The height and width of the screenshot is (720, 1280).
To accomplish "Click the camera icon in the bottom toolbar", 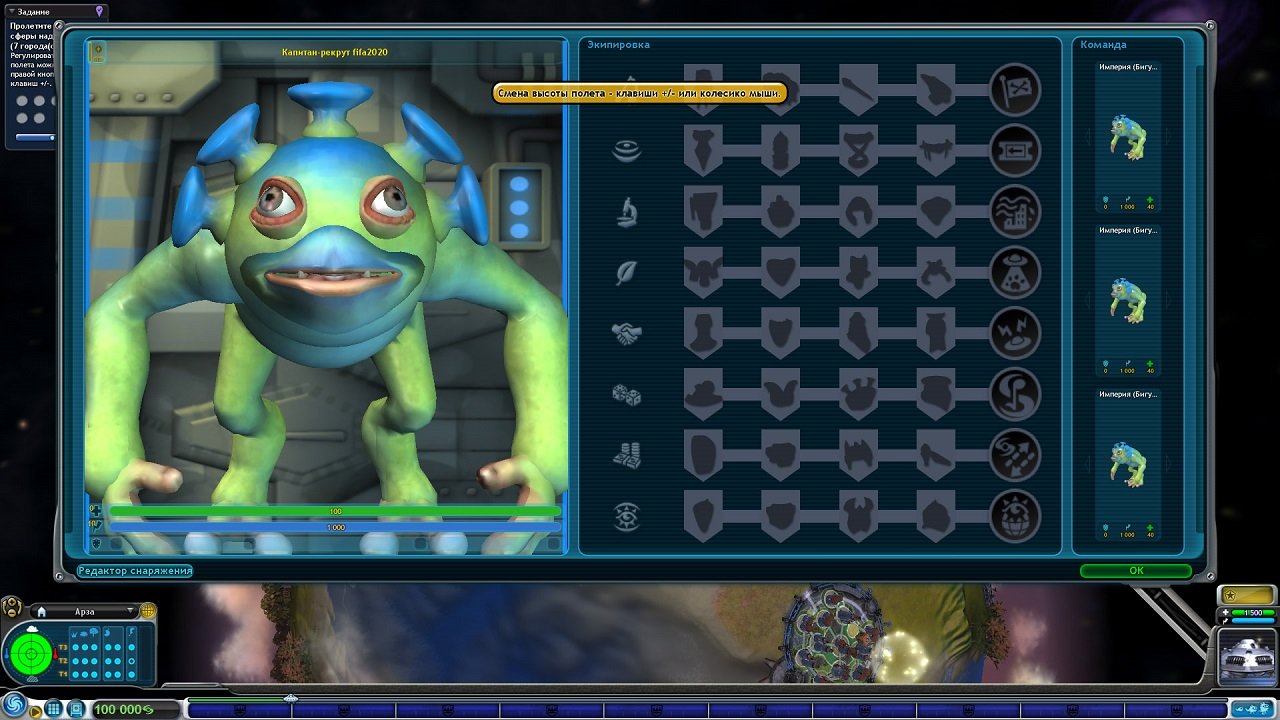I will coord(77,708).
